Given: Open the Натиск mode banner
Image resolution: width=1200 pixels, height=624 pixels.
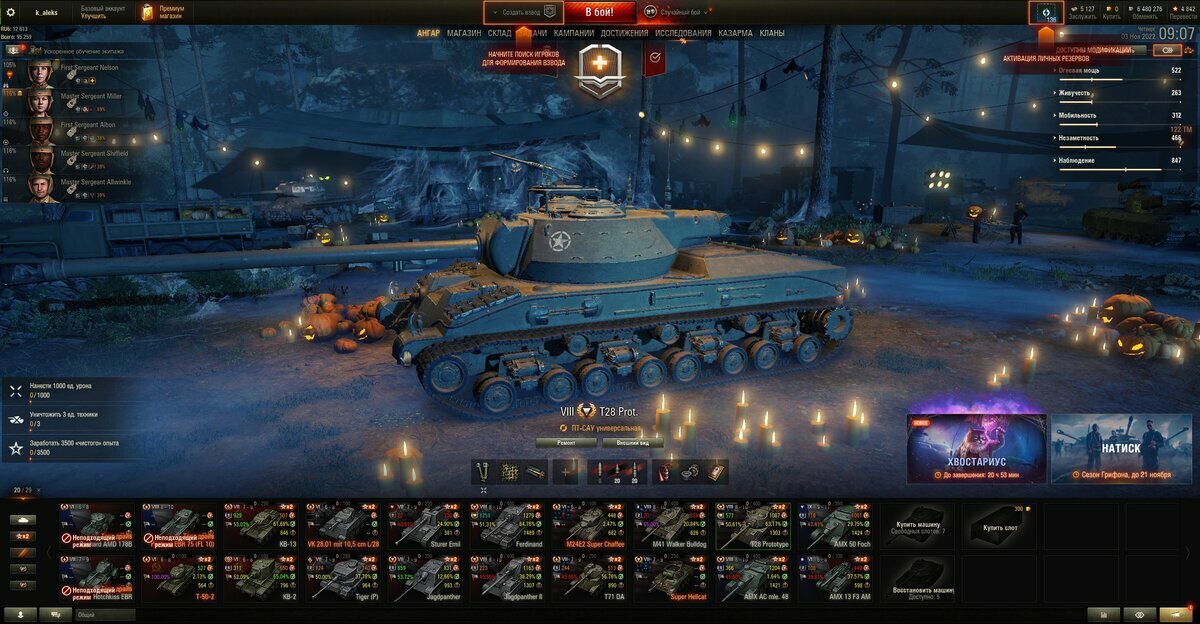Looking at the screenshot, I should (1121, 449).
